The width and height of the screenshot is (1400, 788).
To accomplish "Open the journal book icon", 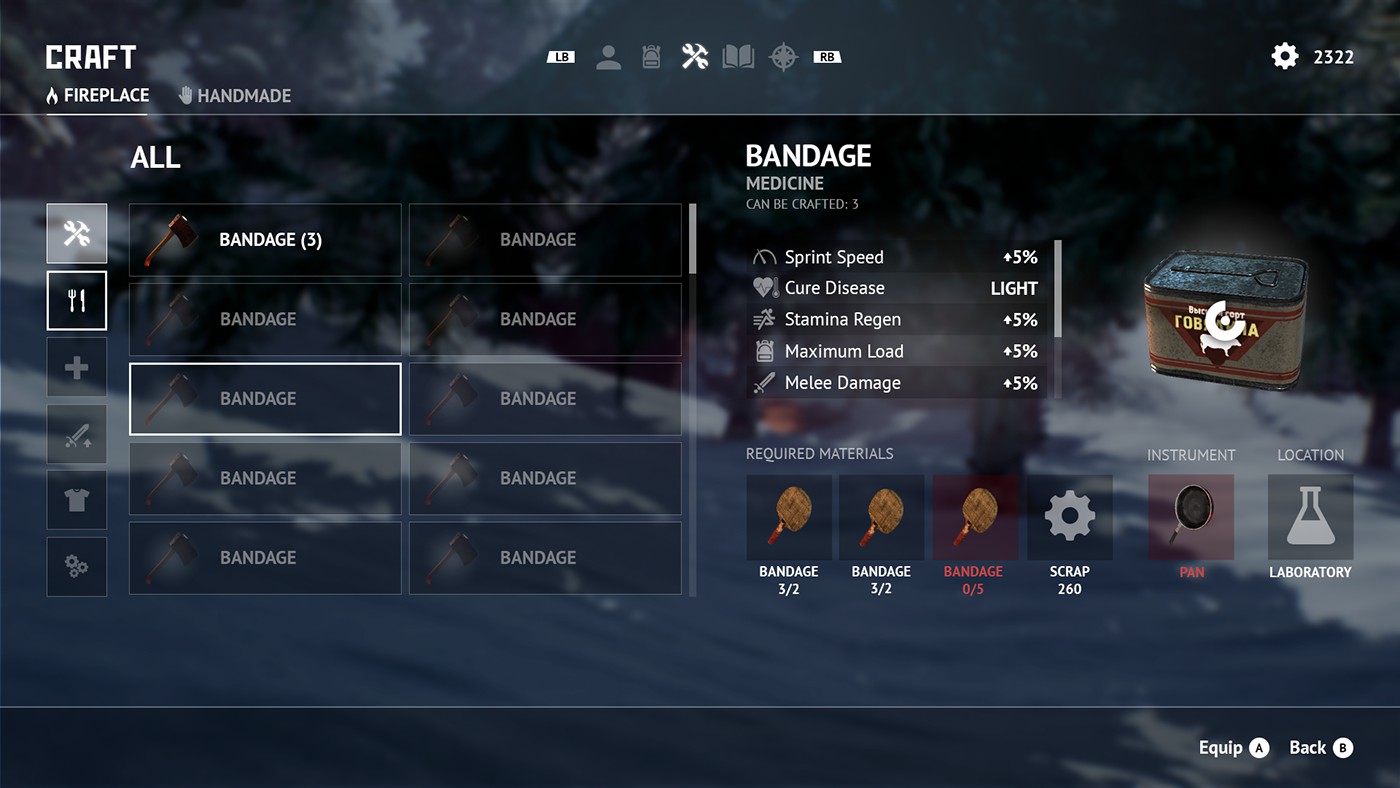I will 738,57.
